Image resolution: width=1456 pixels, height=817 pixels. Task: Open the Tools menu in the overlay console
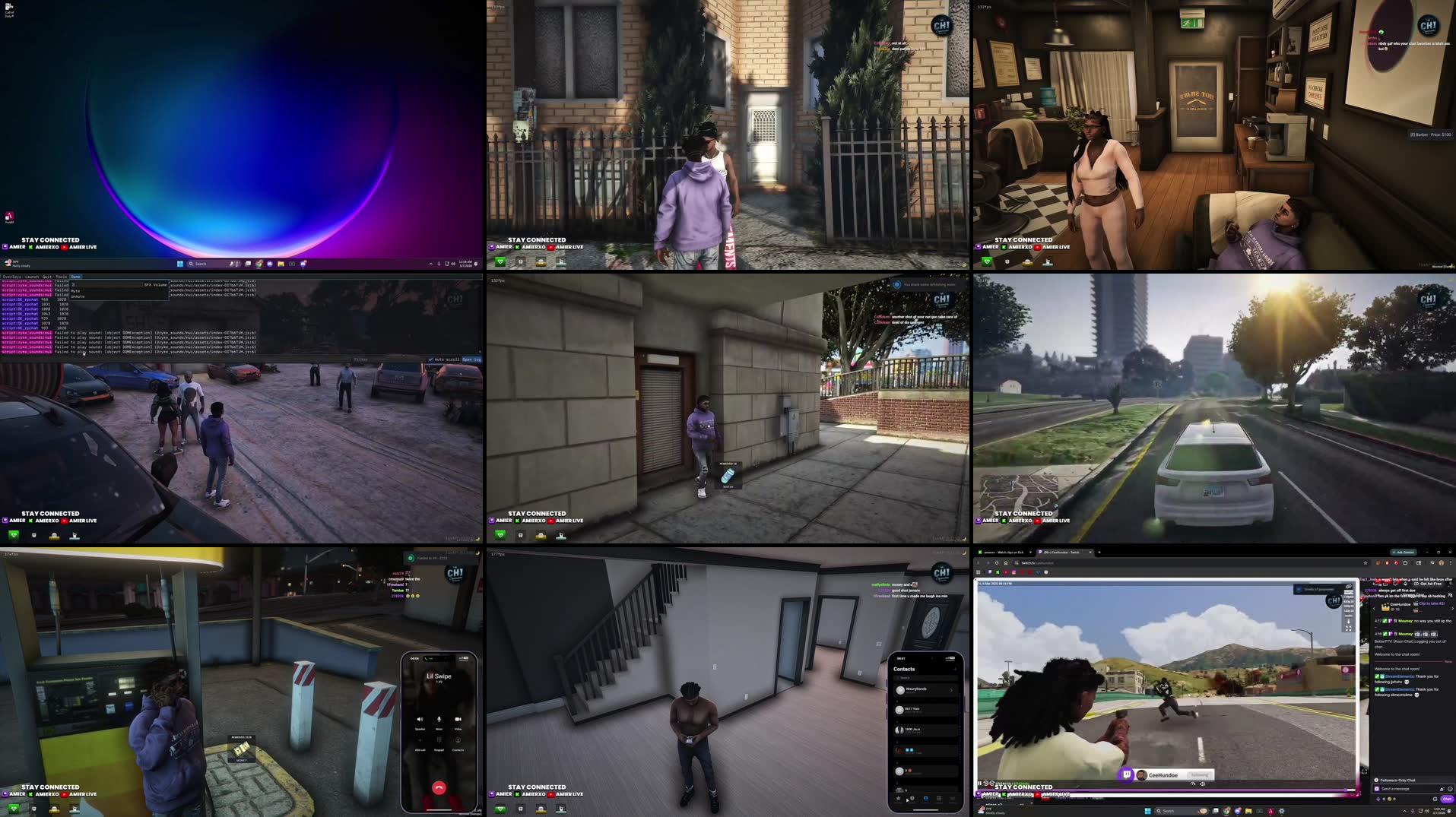pos(61,277)
